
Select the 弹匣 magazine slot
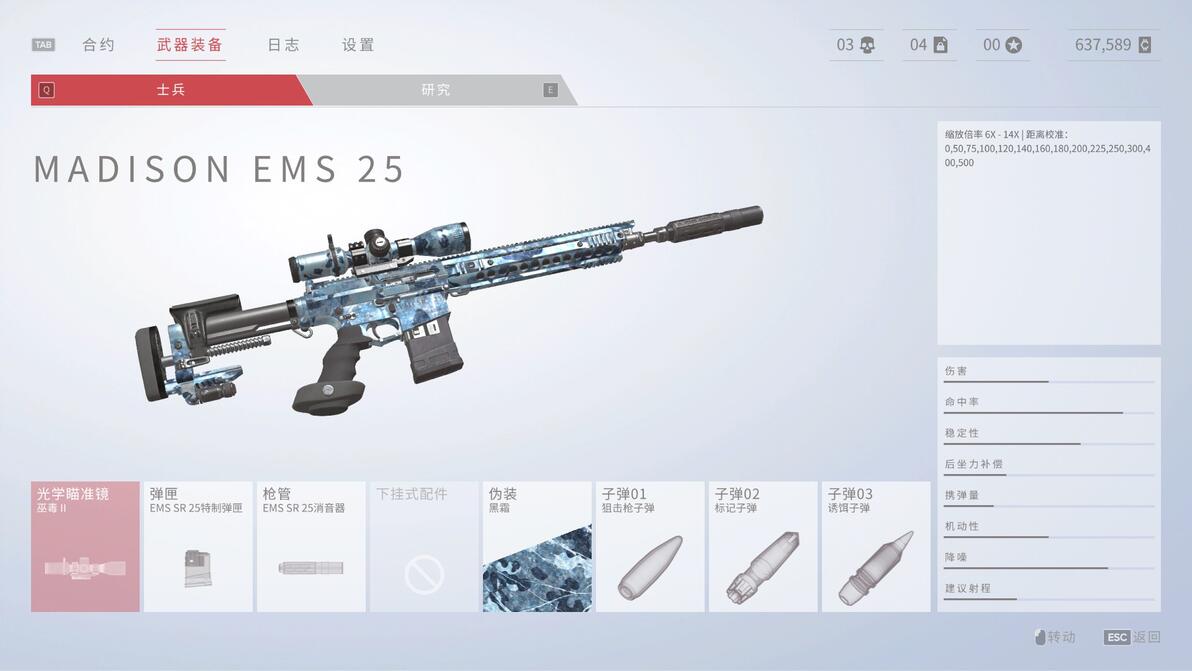(x=198, y=547)
